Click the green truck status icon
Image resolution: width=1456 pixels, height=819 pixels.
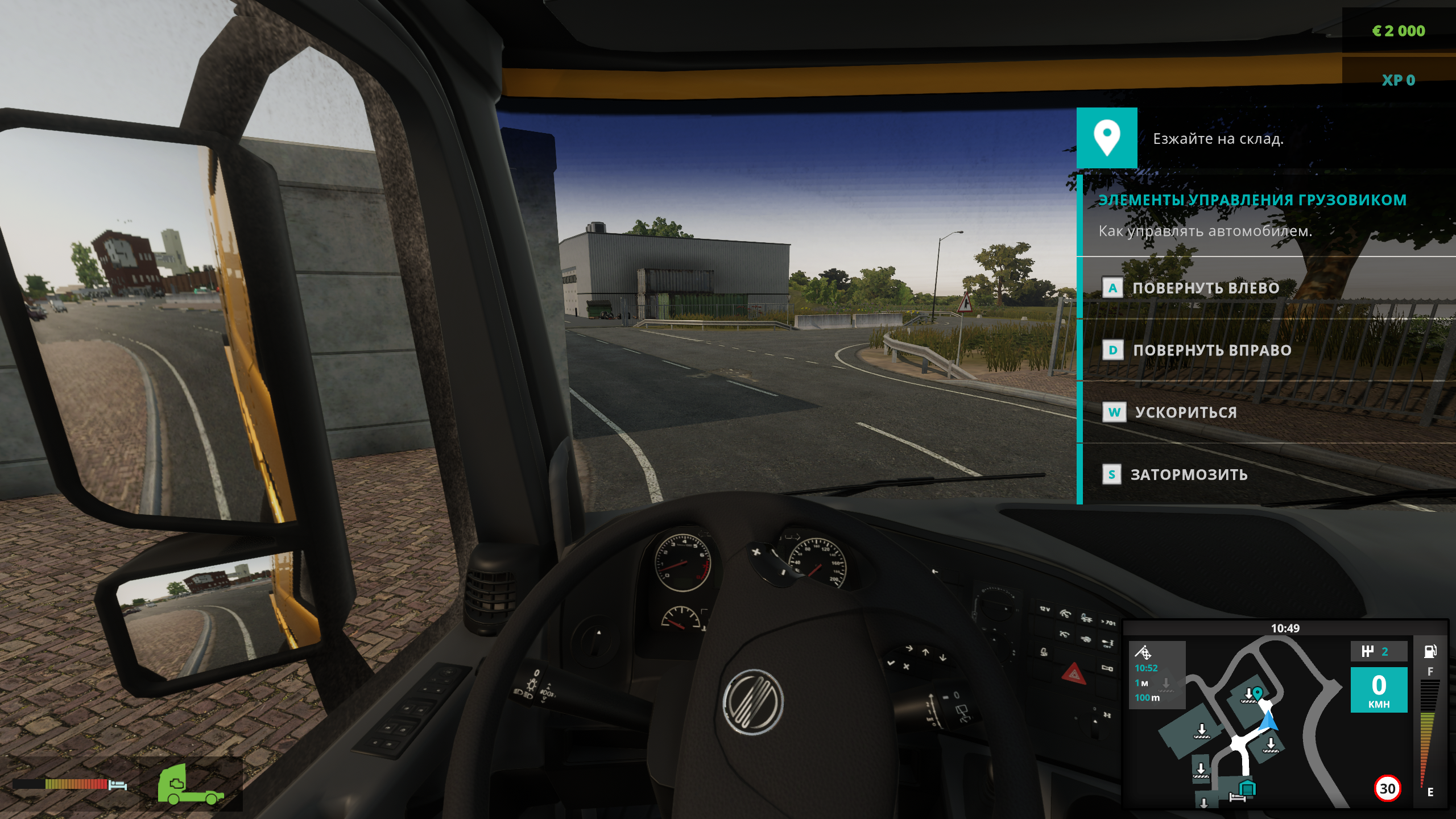[x=190, y=784]
